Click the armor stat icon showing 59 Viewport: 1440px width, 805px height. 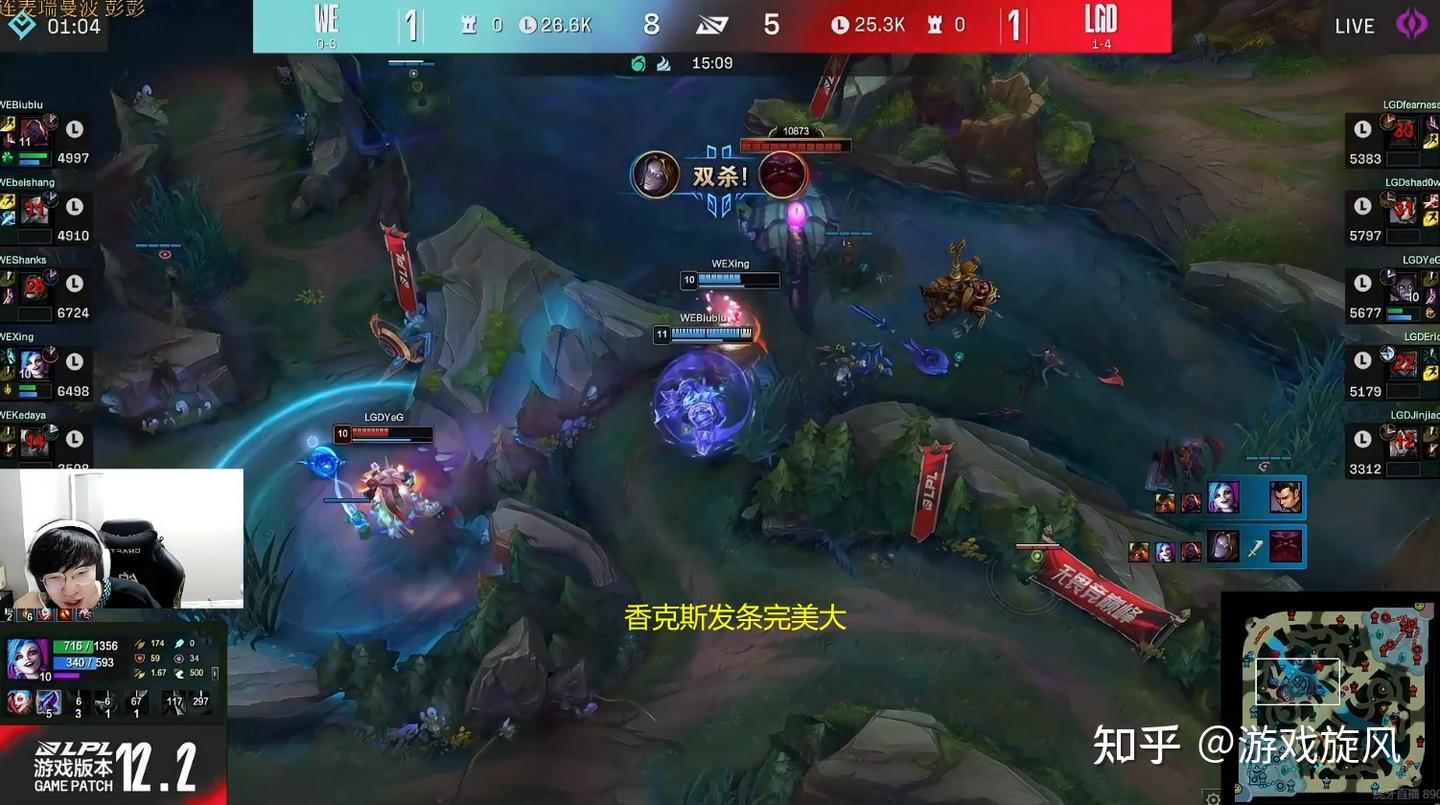(x=141, y=659)
